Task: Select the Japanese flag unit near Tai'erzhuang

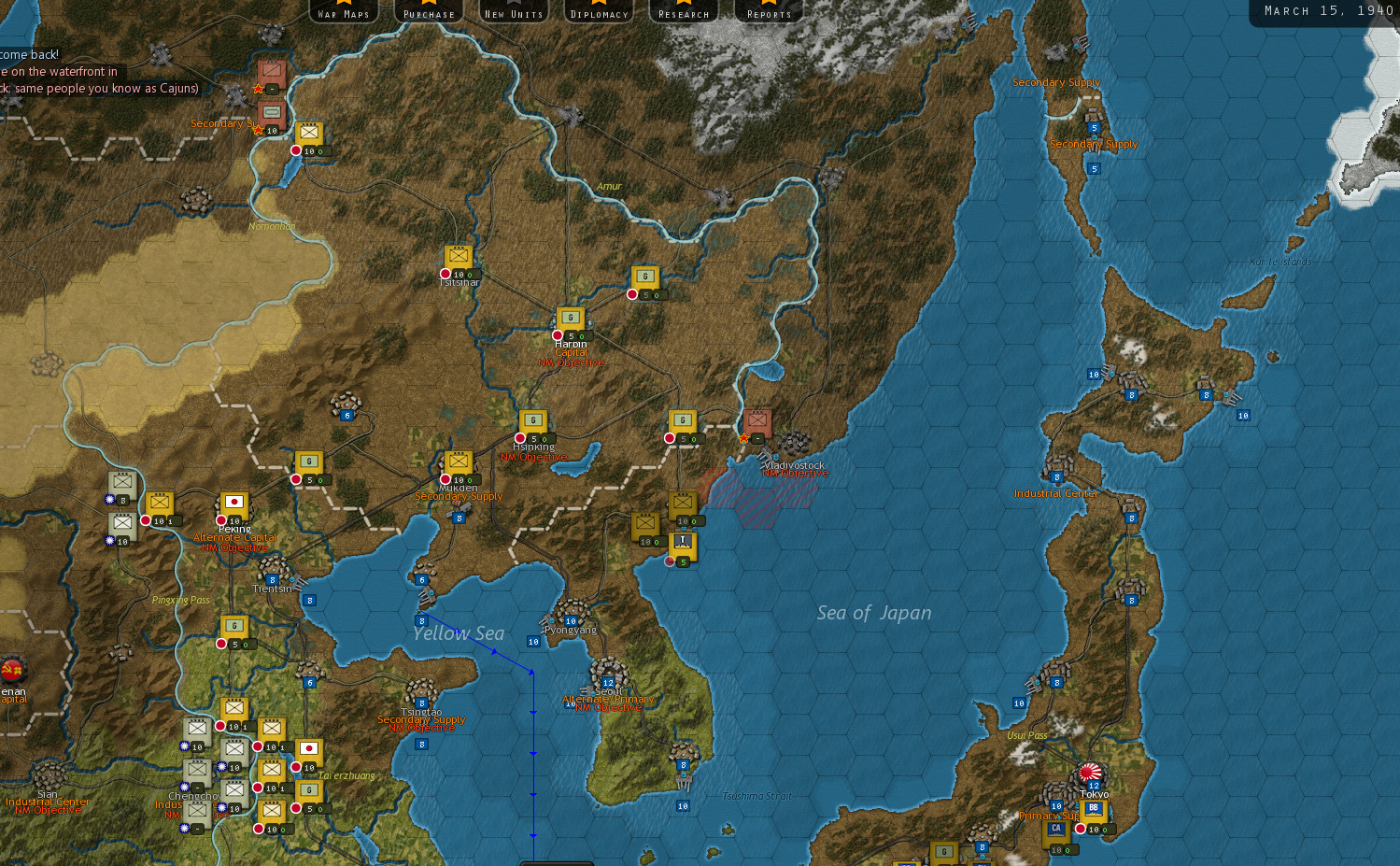Action: [308, 749]
